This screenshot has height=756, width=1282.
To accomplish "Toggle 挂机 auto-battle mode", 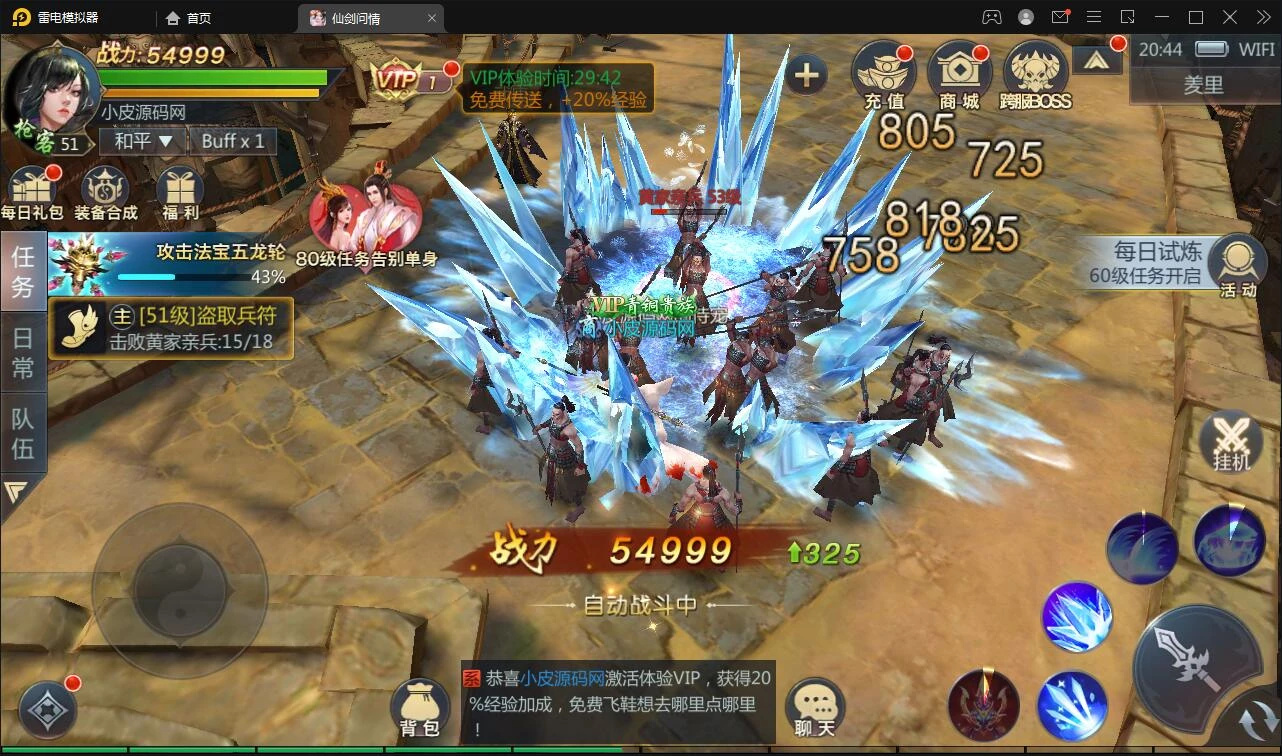I will (1231, 442).
